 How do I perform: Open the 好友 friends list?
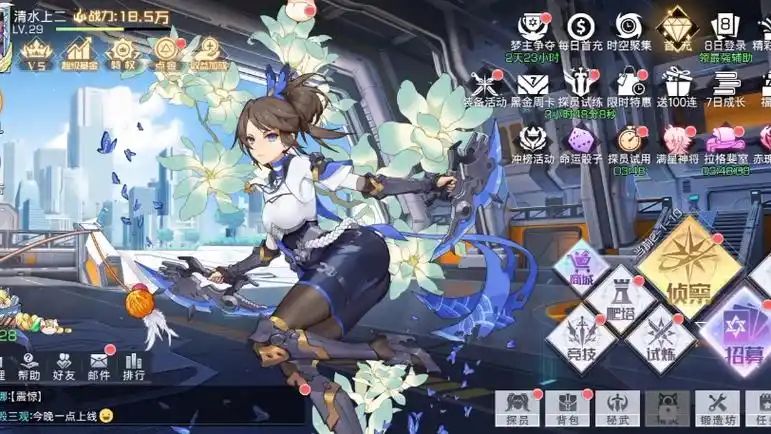pos(64,366)
